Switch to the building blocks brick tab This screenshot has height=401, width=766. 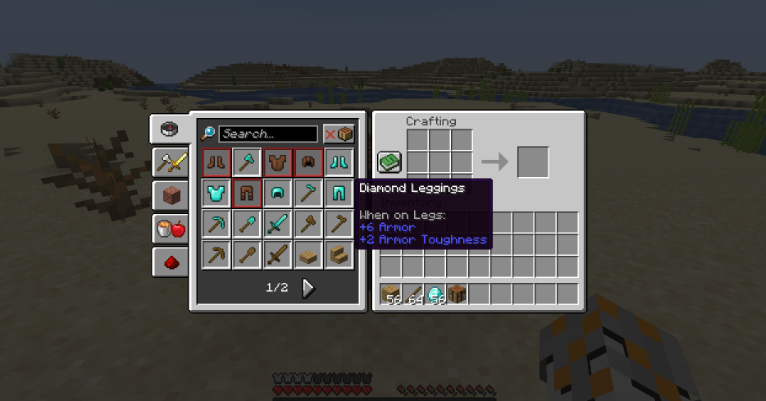[x=170, y=195]
